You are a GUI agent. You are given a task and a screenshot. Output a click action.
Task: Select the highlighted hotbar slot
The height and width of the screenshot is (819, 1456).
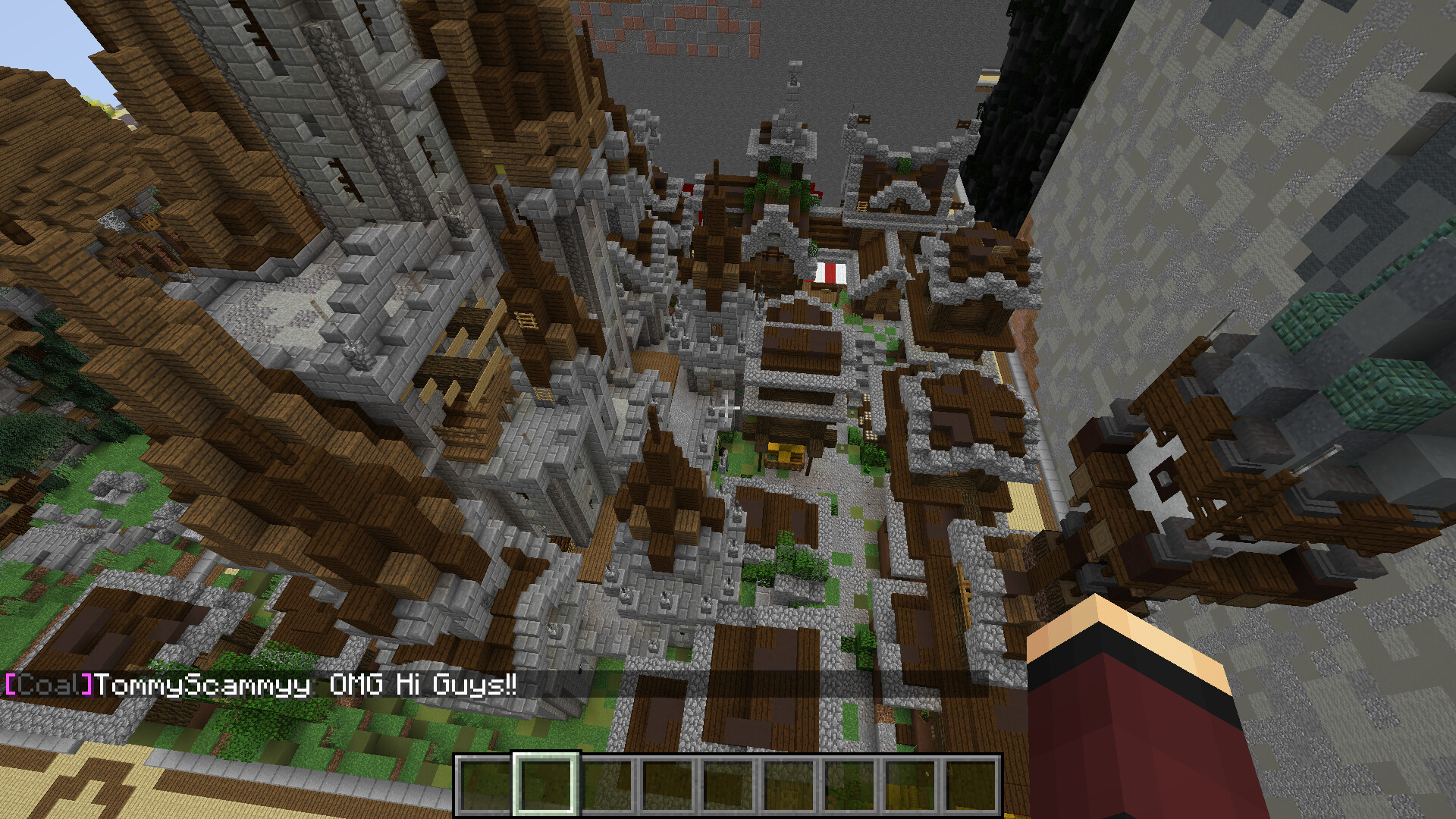546,784
